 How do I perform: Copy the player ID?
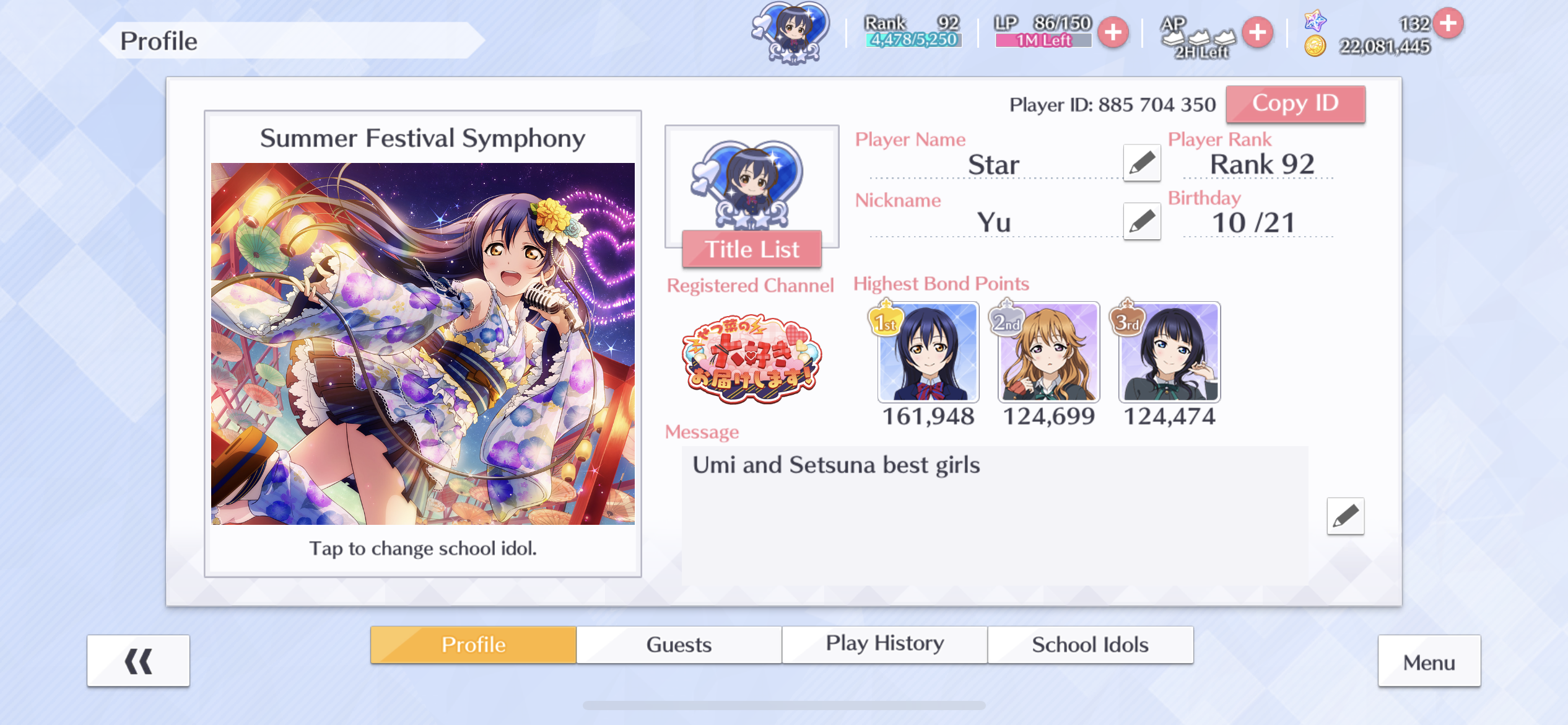(1295, 104)
